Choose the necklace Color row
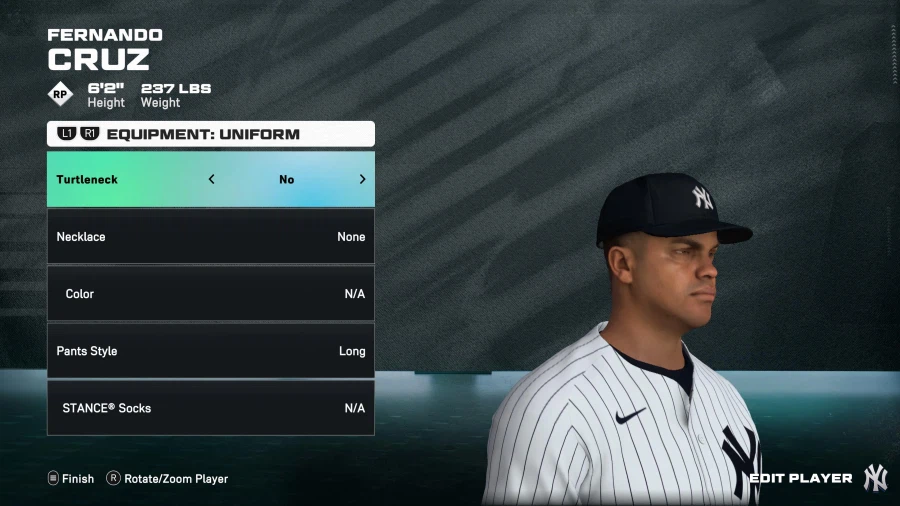 (x=210, y=294)
